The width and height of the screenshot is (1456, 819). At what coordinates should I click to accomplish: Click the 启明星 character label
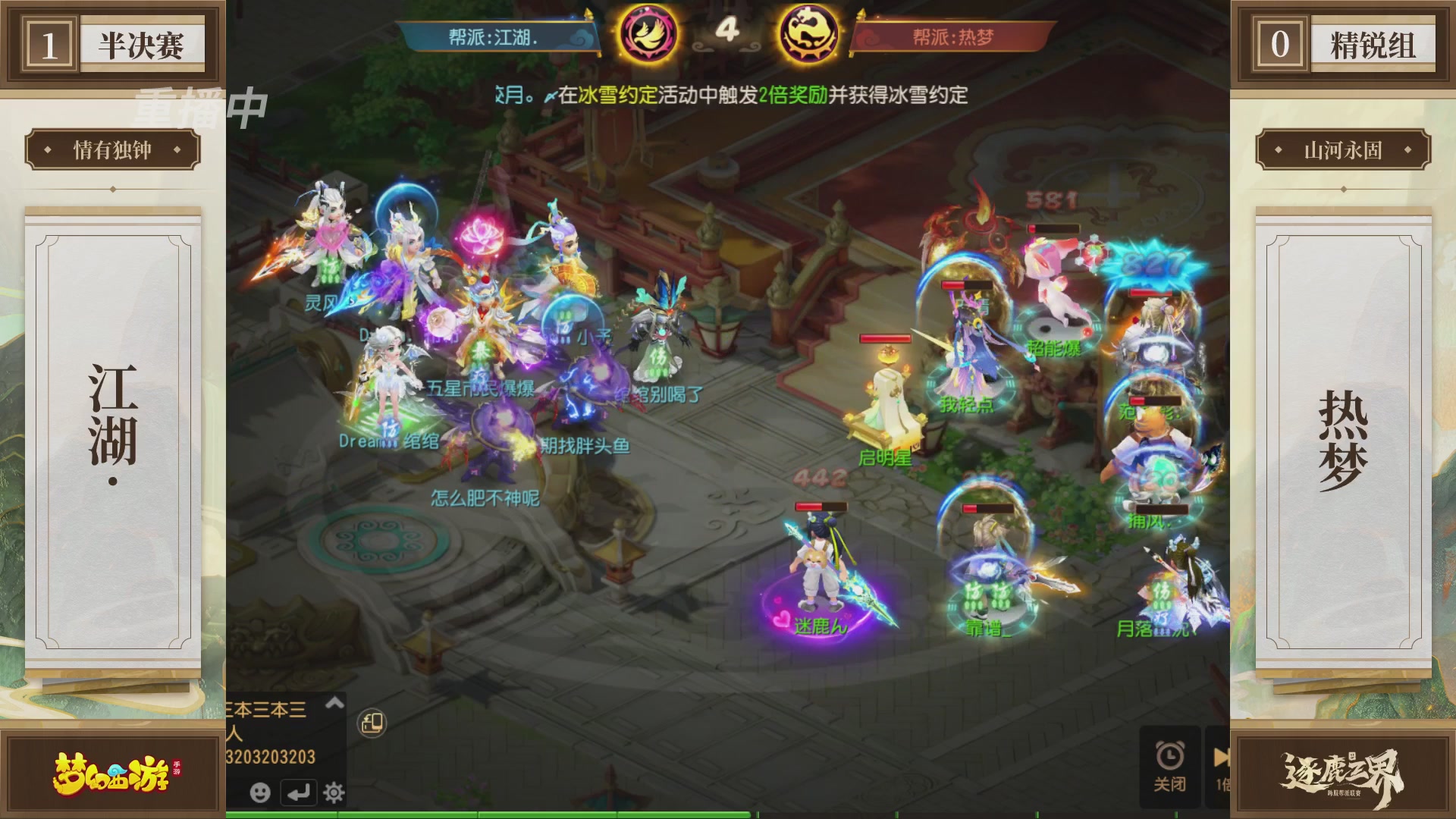(887, 458)
